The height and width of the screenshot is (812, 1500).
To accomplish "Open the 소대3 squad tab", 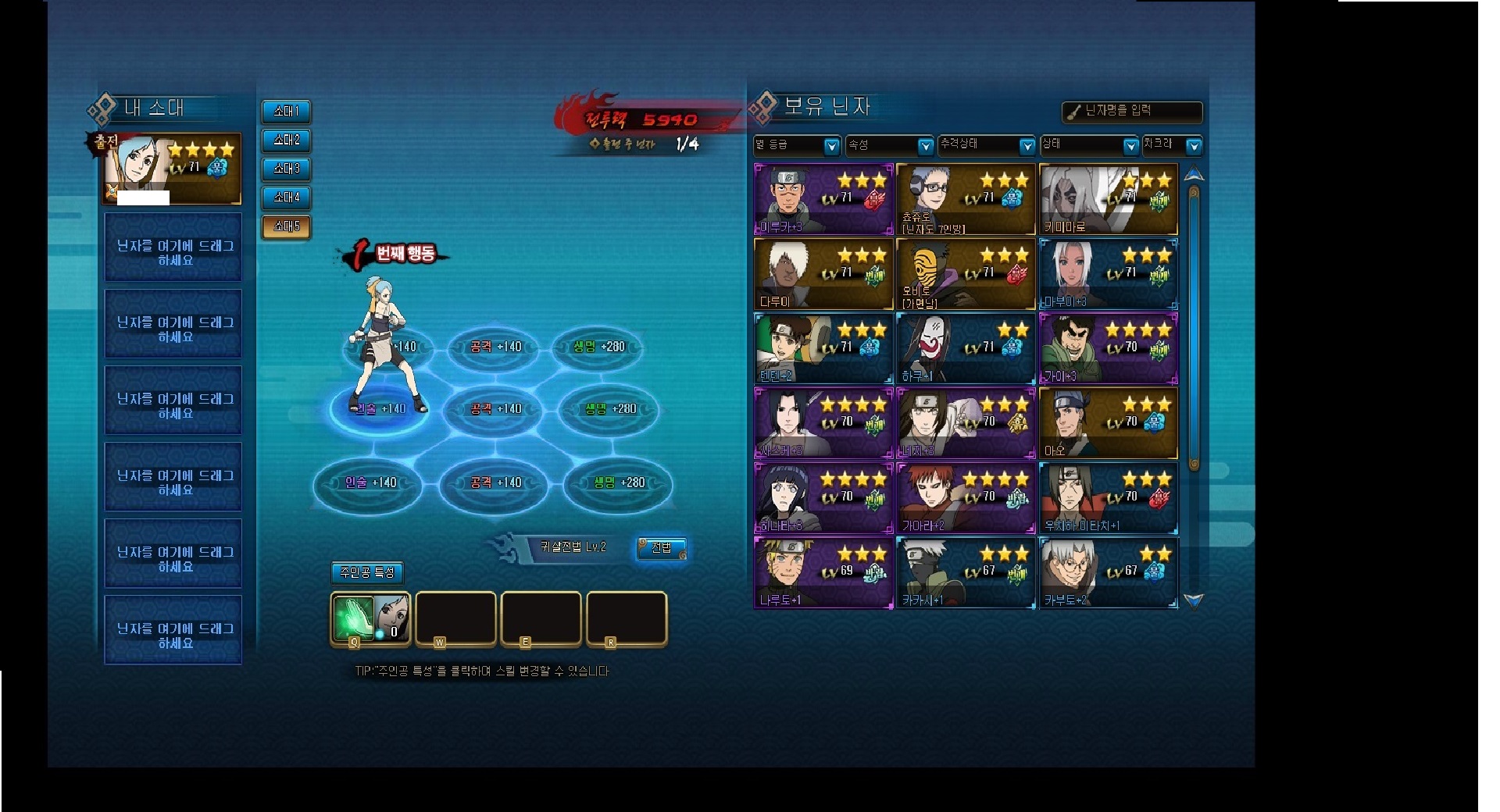I will [286, 169].
